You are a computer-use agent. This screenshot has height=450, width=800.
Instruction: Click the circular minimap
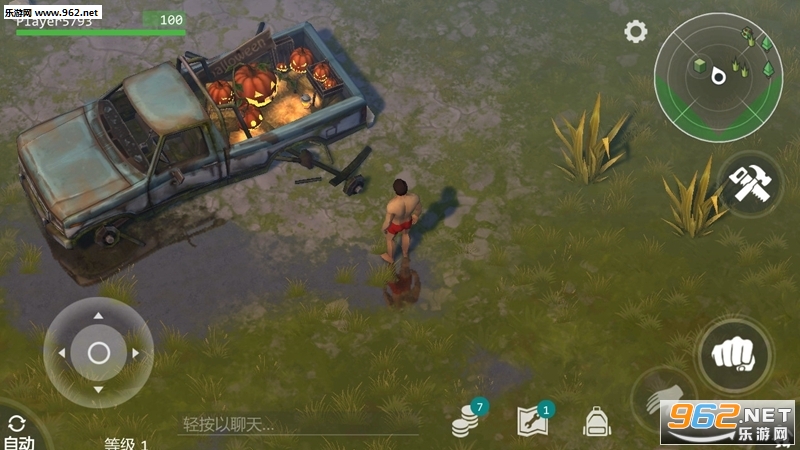coord(717,77)
